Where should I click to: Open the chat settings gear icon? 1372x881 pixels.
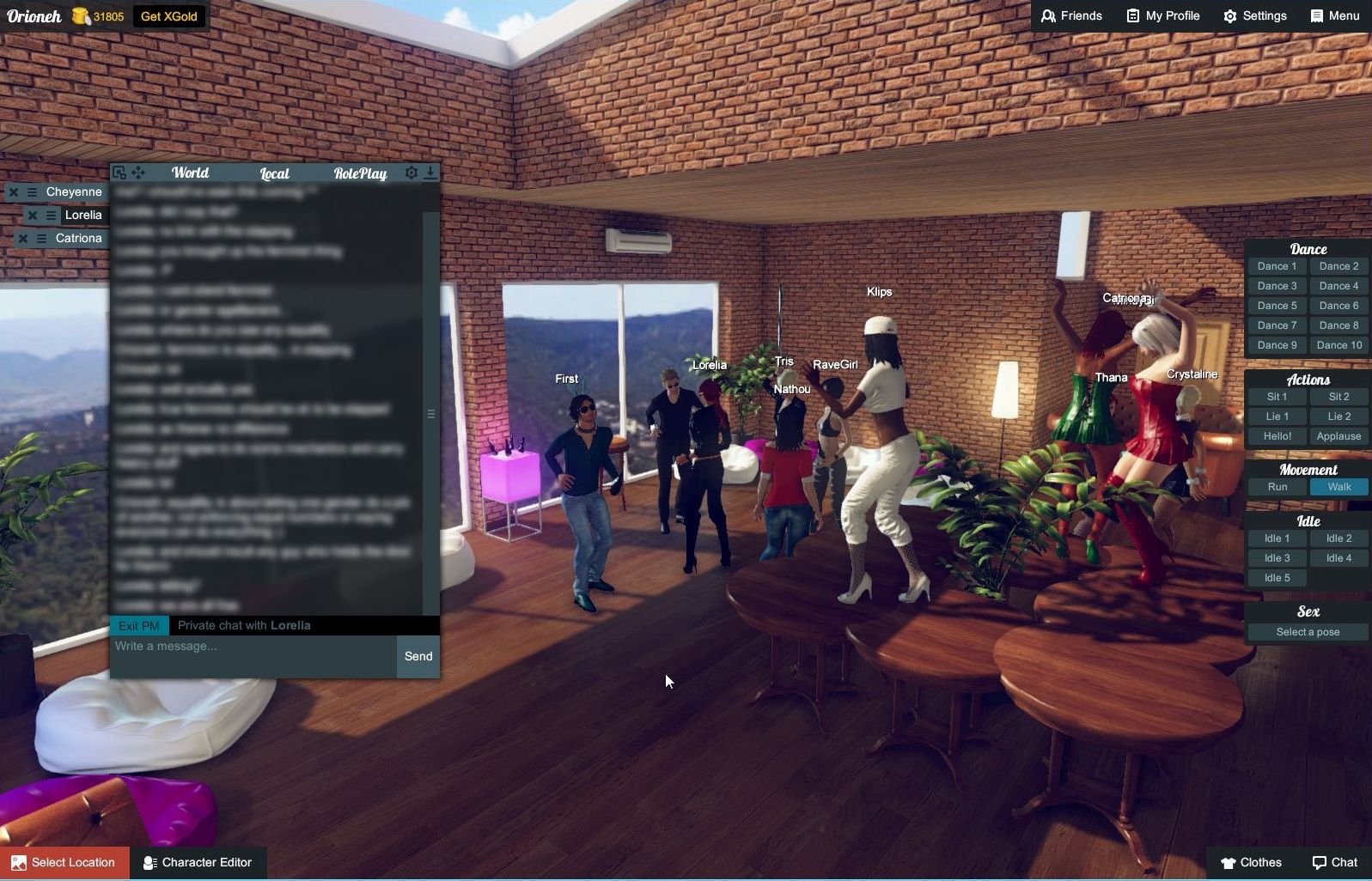point(412,173)
